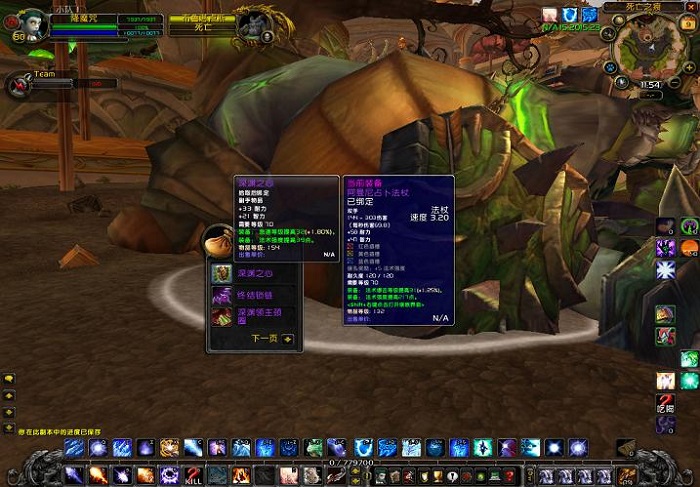Click the 吃喝 question-mark macro button
This screenshot has width=700, height=487.
[x=665, y=403]
